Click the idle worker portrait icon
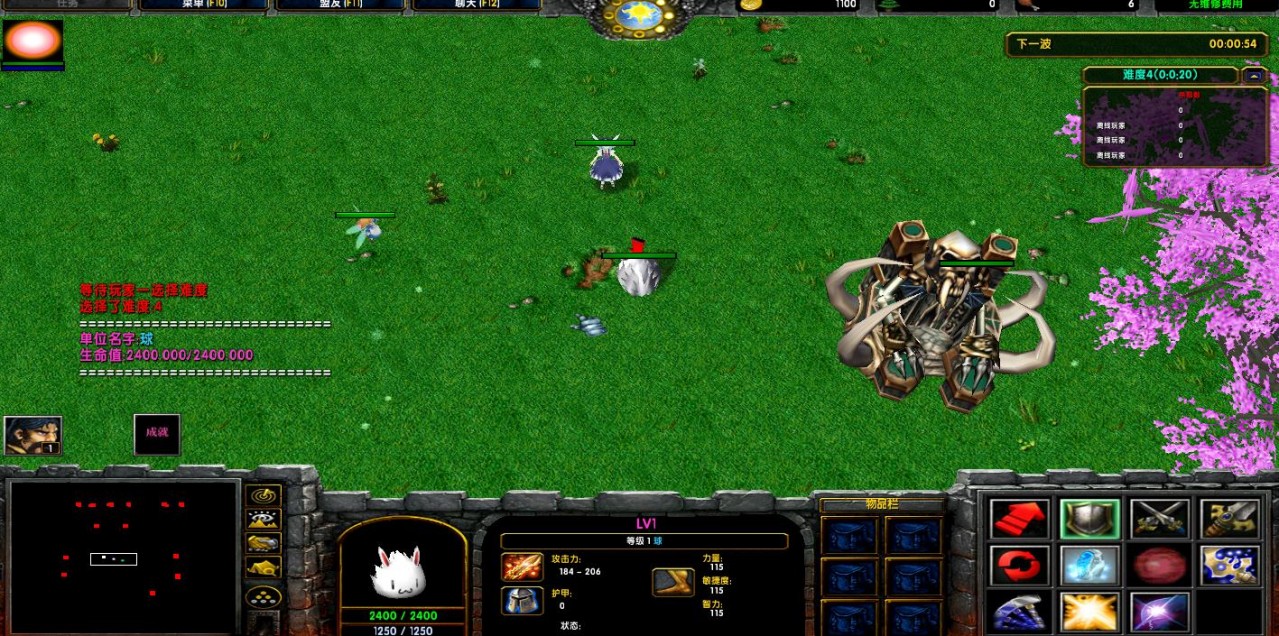Viewport: 1279px width, 636px height. tap(33, 435)
